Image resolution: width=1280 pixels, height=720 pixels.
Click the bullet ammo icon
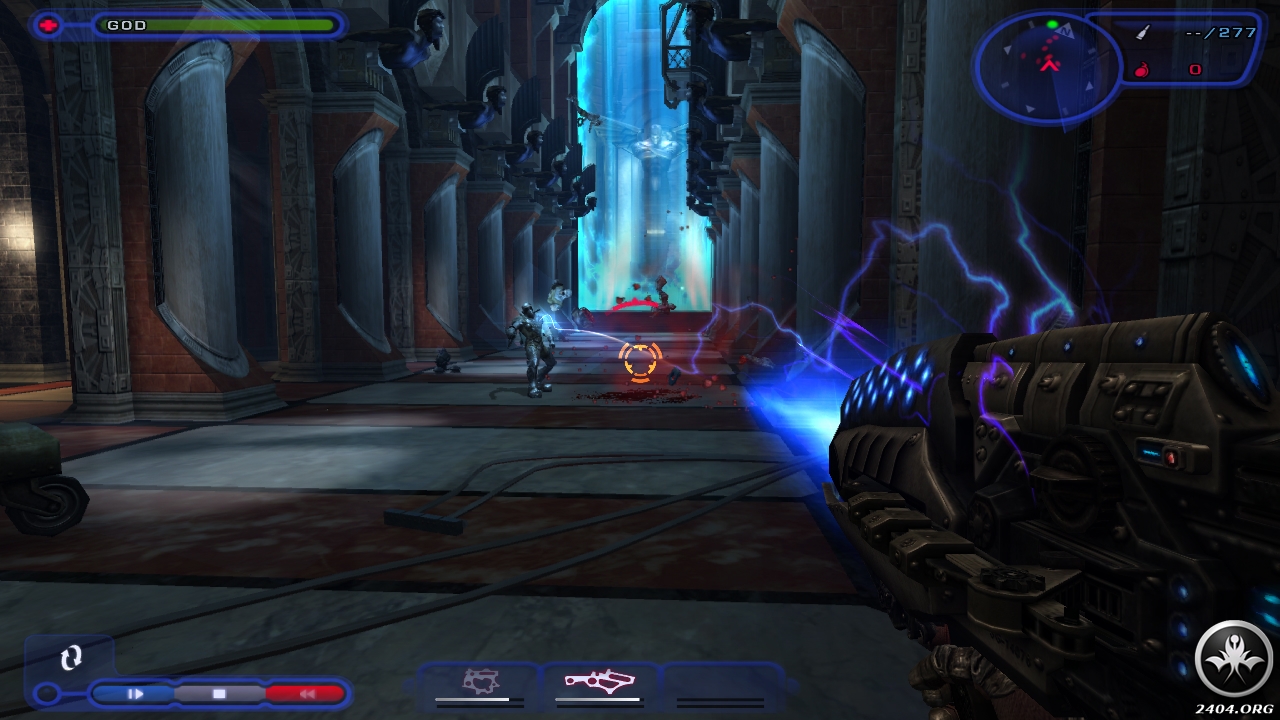click(x=1143, y=33)
